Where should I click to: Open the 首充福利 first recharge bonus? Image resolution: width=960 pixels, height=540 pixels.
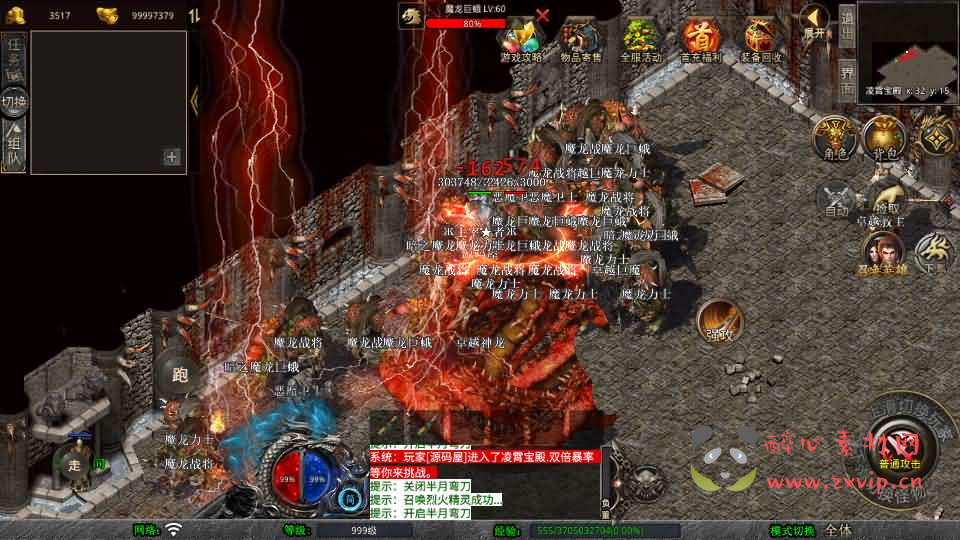point(701,41)
